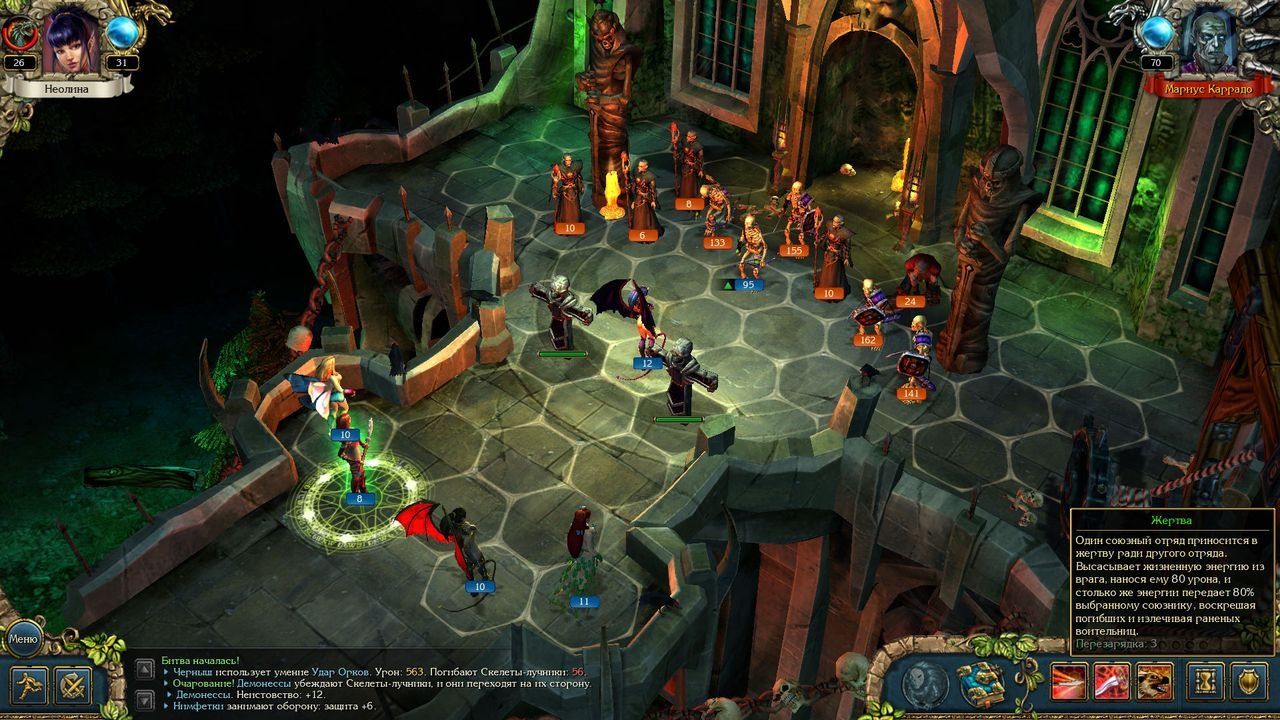Image resolution: width=1280 pixels, height=720 pixels.
Task: Click Неолина's hero portrait
Action: [x=70, y=40]
